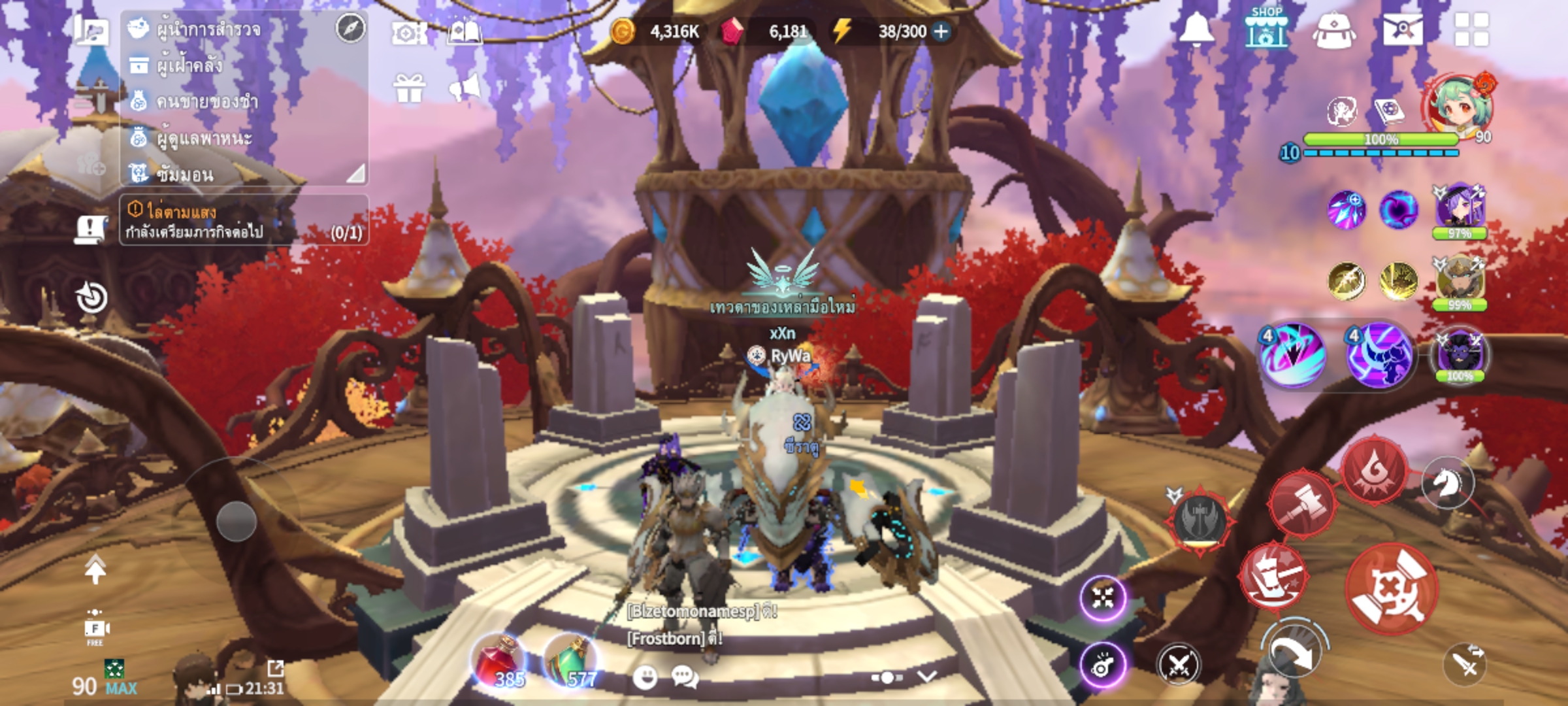Toggle the crossed swords auto-battle button
1568x706 pixels.
coord(1178,665)
